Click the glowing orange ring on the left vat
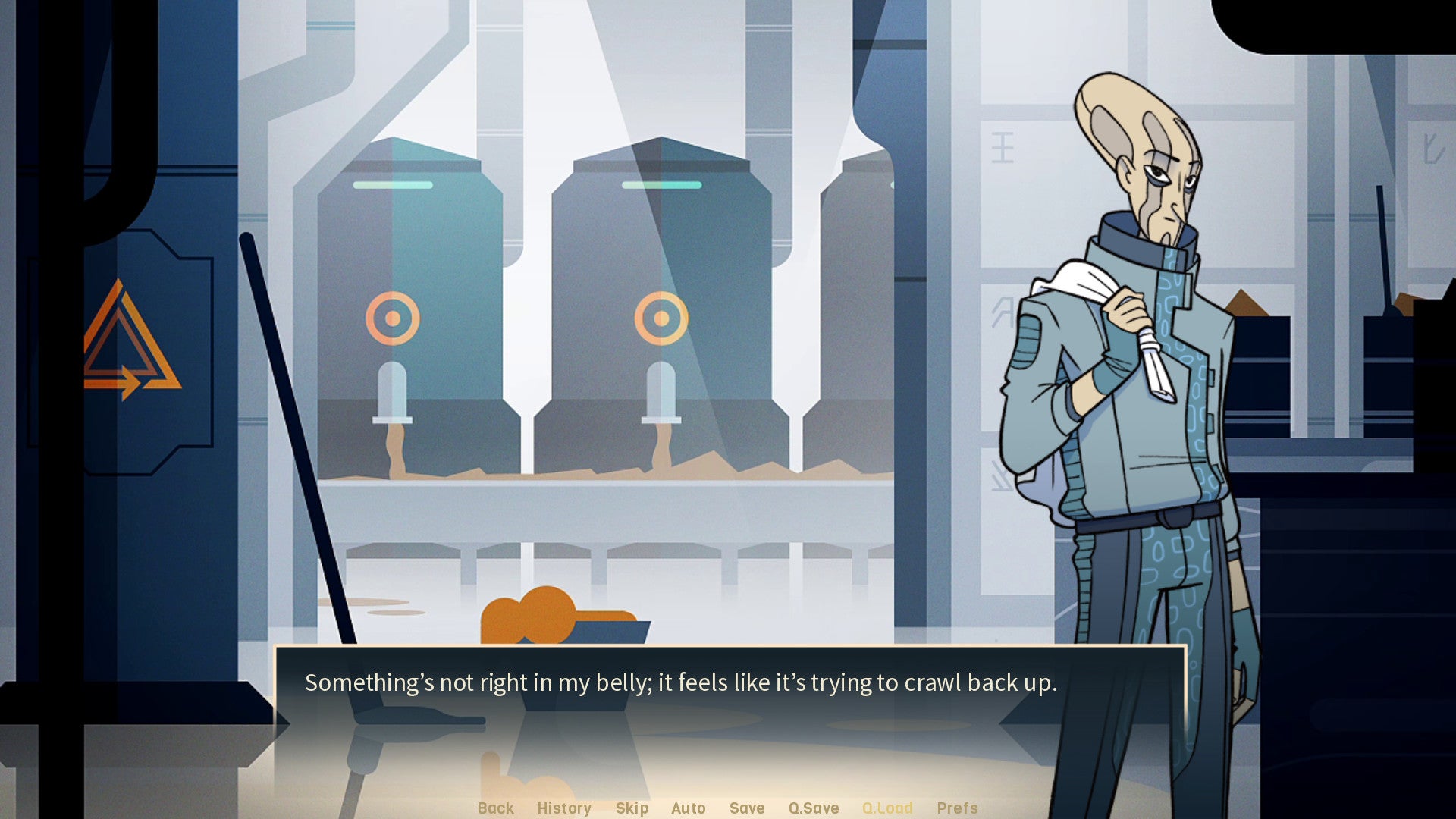 click(x=394, y=317)
